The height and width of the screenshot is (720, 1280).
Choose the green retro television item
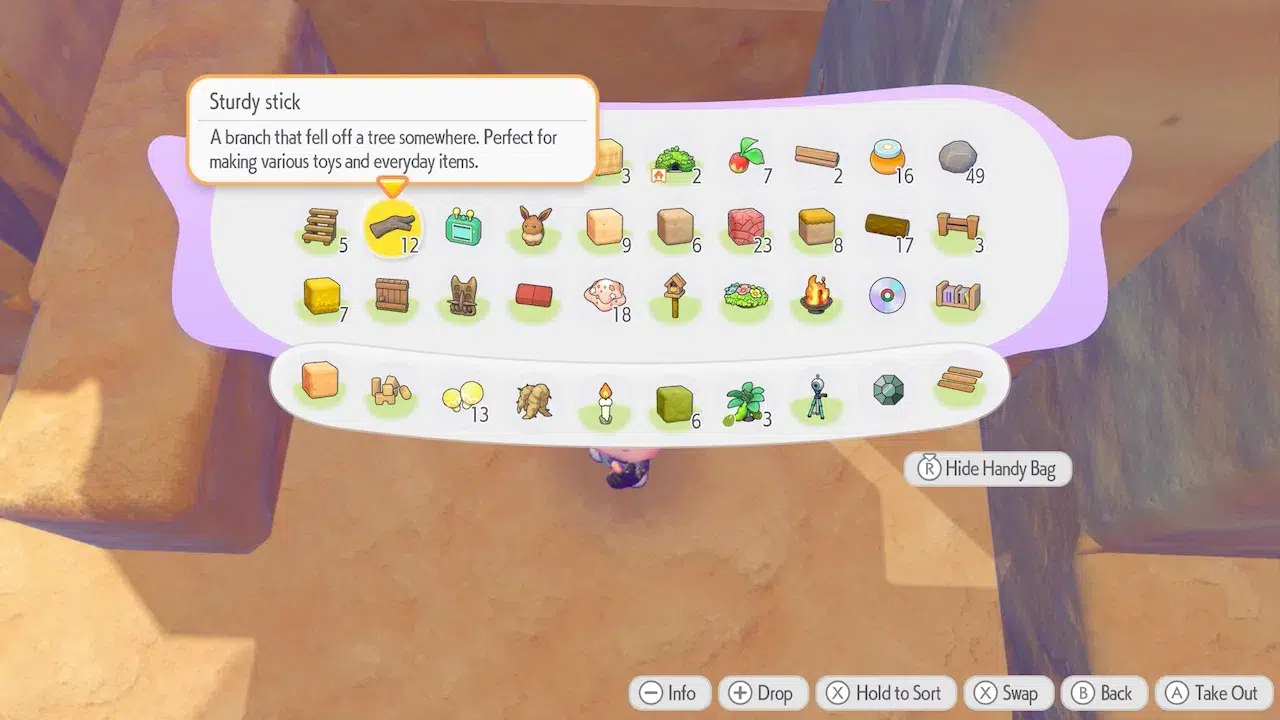click(x=463, y=226)
